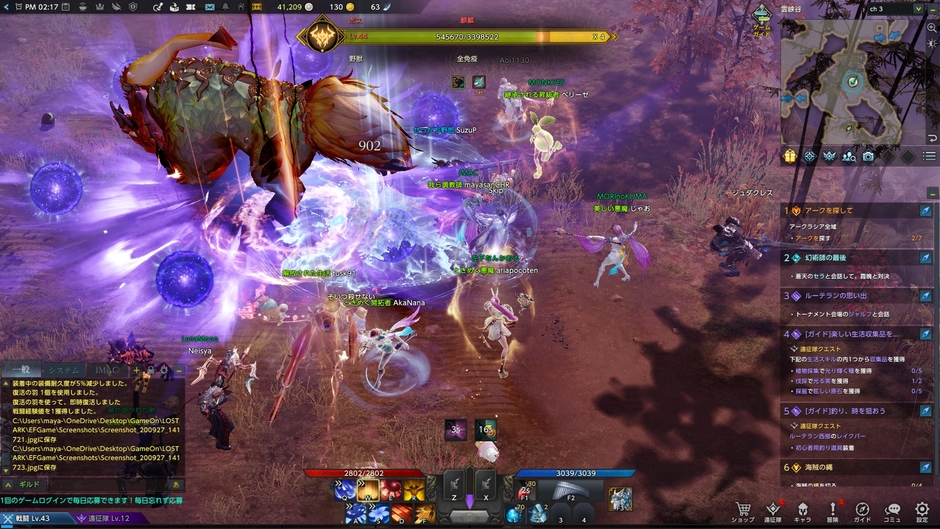
Task: Switch to the 一般 chat tab
Action: coord(22,370)
